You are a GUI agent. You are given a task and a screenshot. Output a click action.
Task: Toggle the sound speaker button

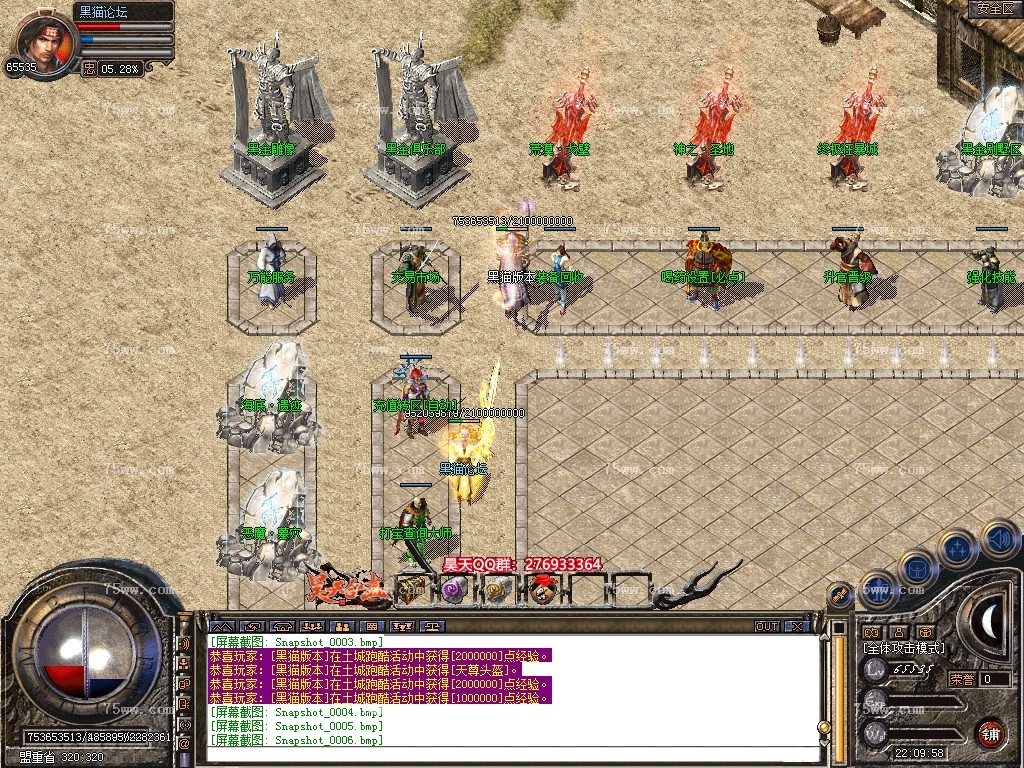tap(1000, 539)
